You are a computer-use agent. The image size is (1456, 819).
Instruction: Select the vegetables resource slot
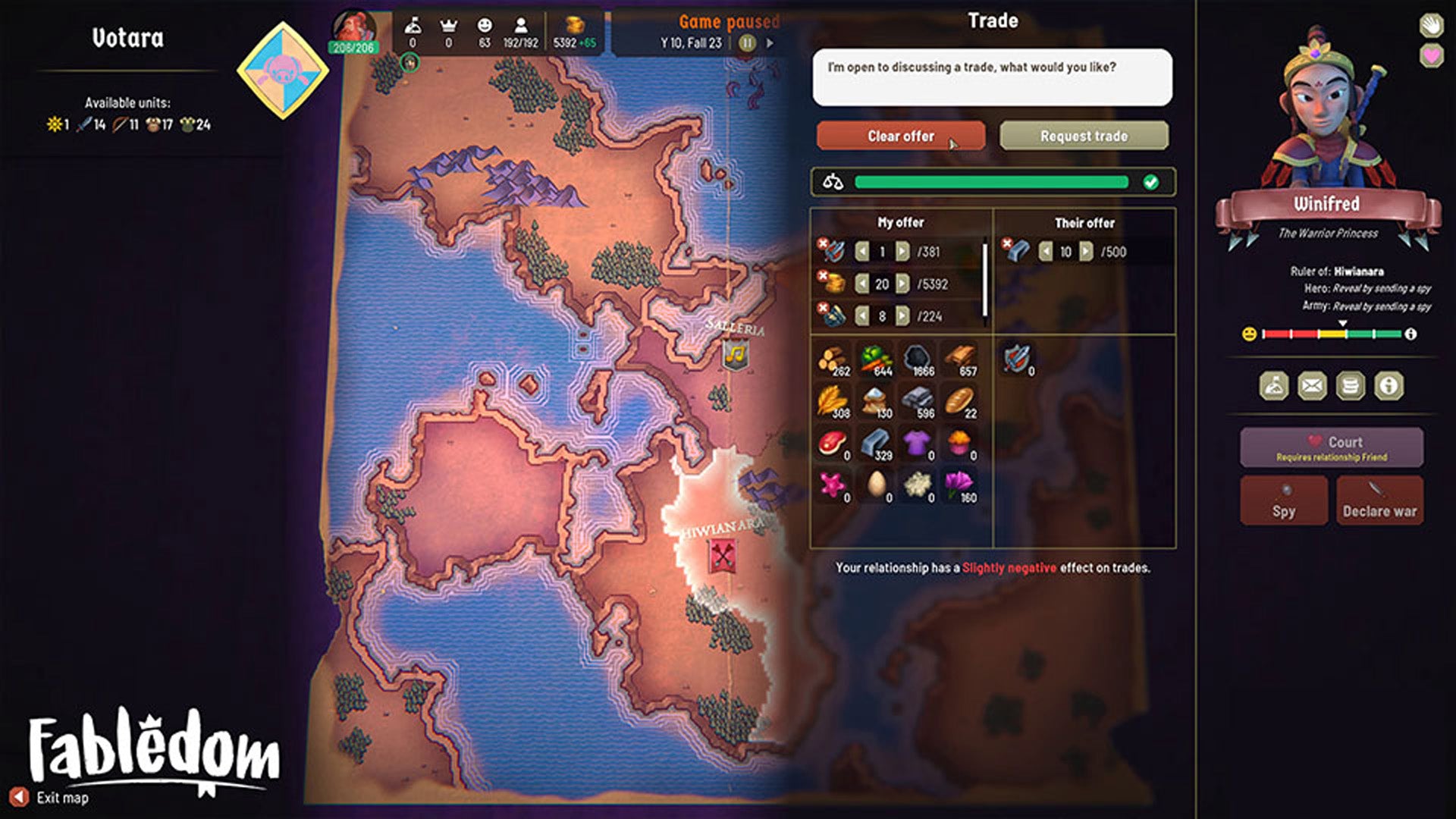pos(876,359)
